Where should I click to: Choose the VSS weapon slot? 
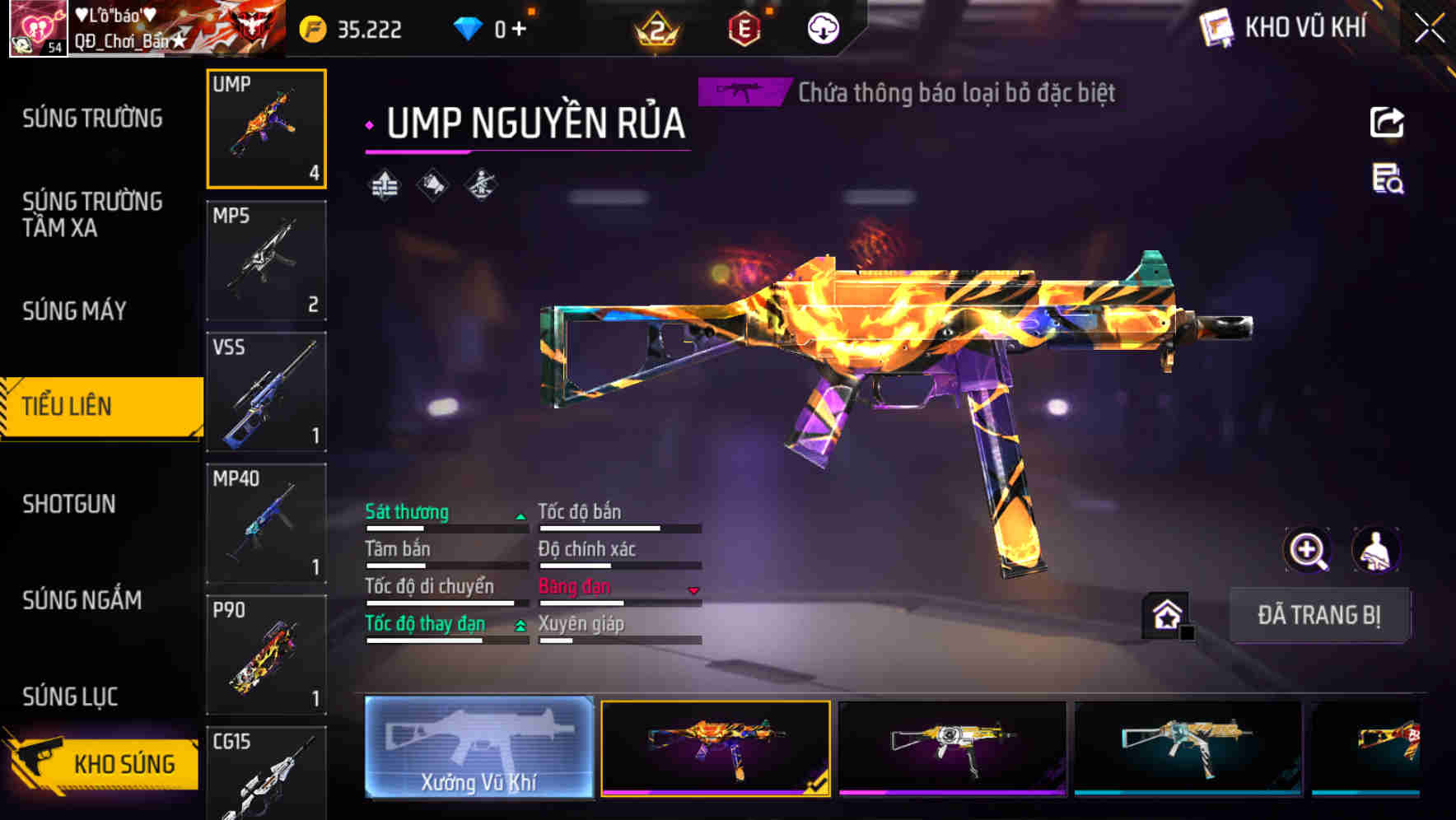(266, 392)
